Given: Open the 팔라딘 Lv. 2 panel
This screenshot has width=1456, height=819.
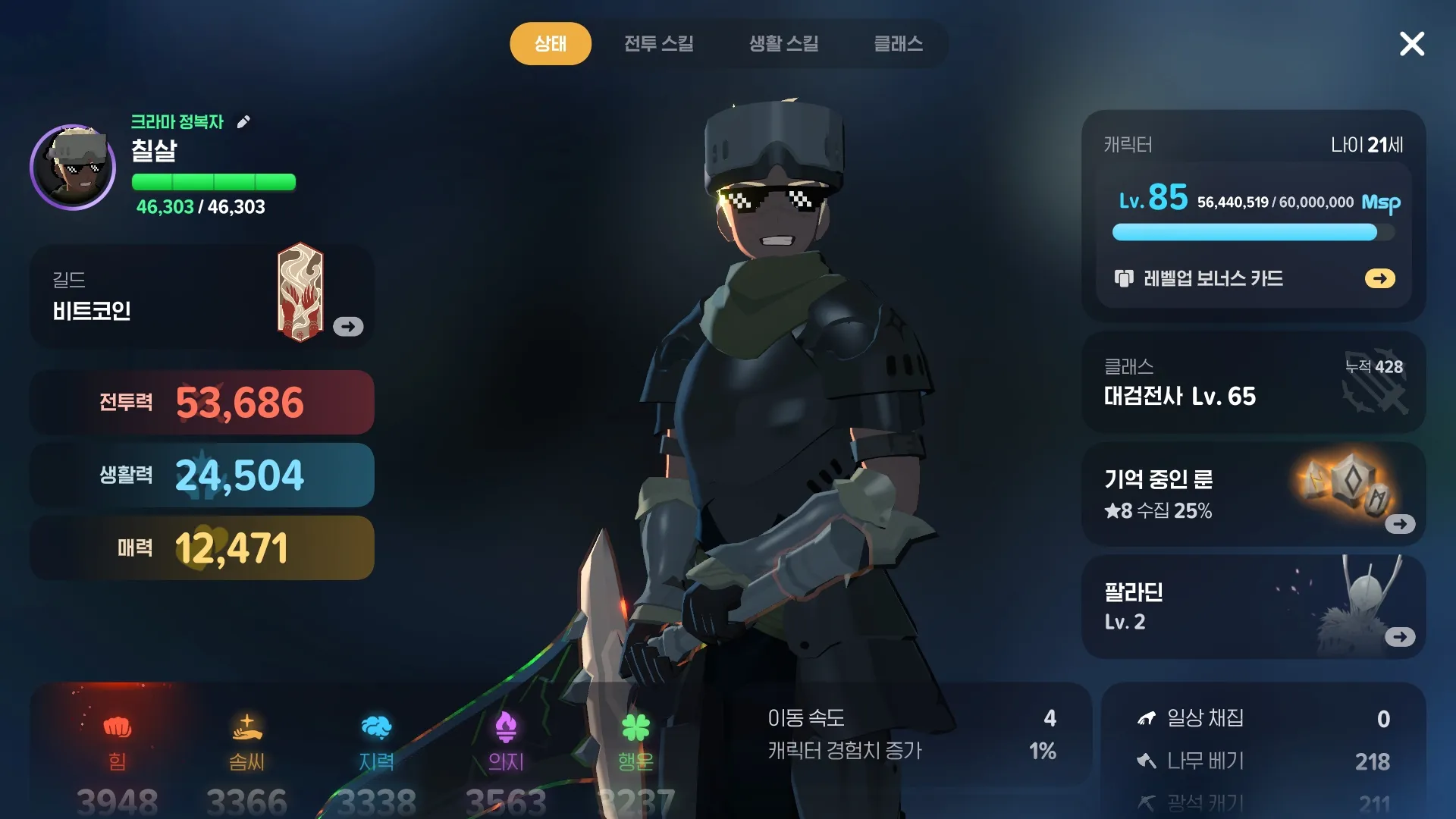Looking at the screenshot, I should pyautogui.click(x=1399, y=637).
